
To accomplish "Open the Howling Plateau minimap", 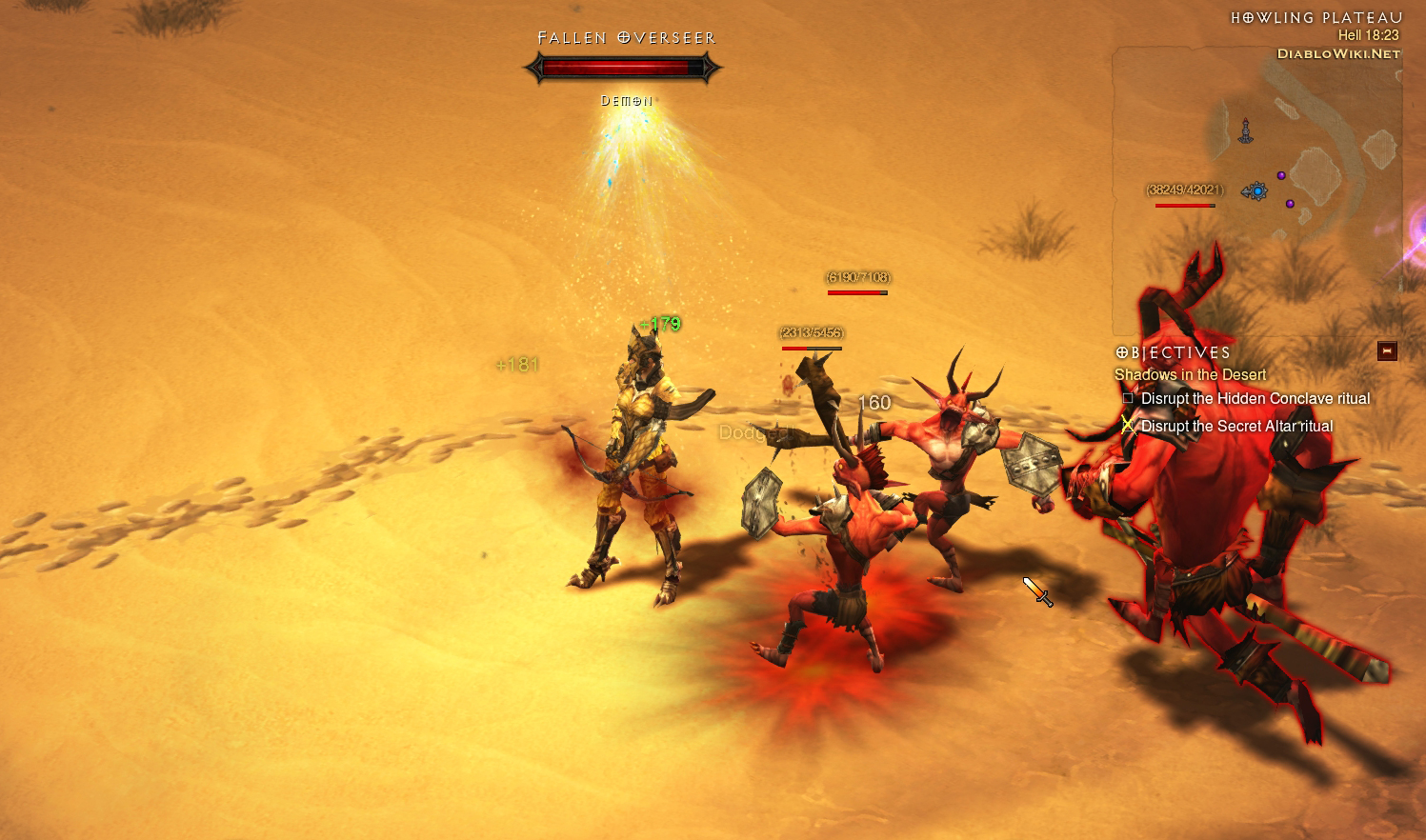I will point(1256,190).
